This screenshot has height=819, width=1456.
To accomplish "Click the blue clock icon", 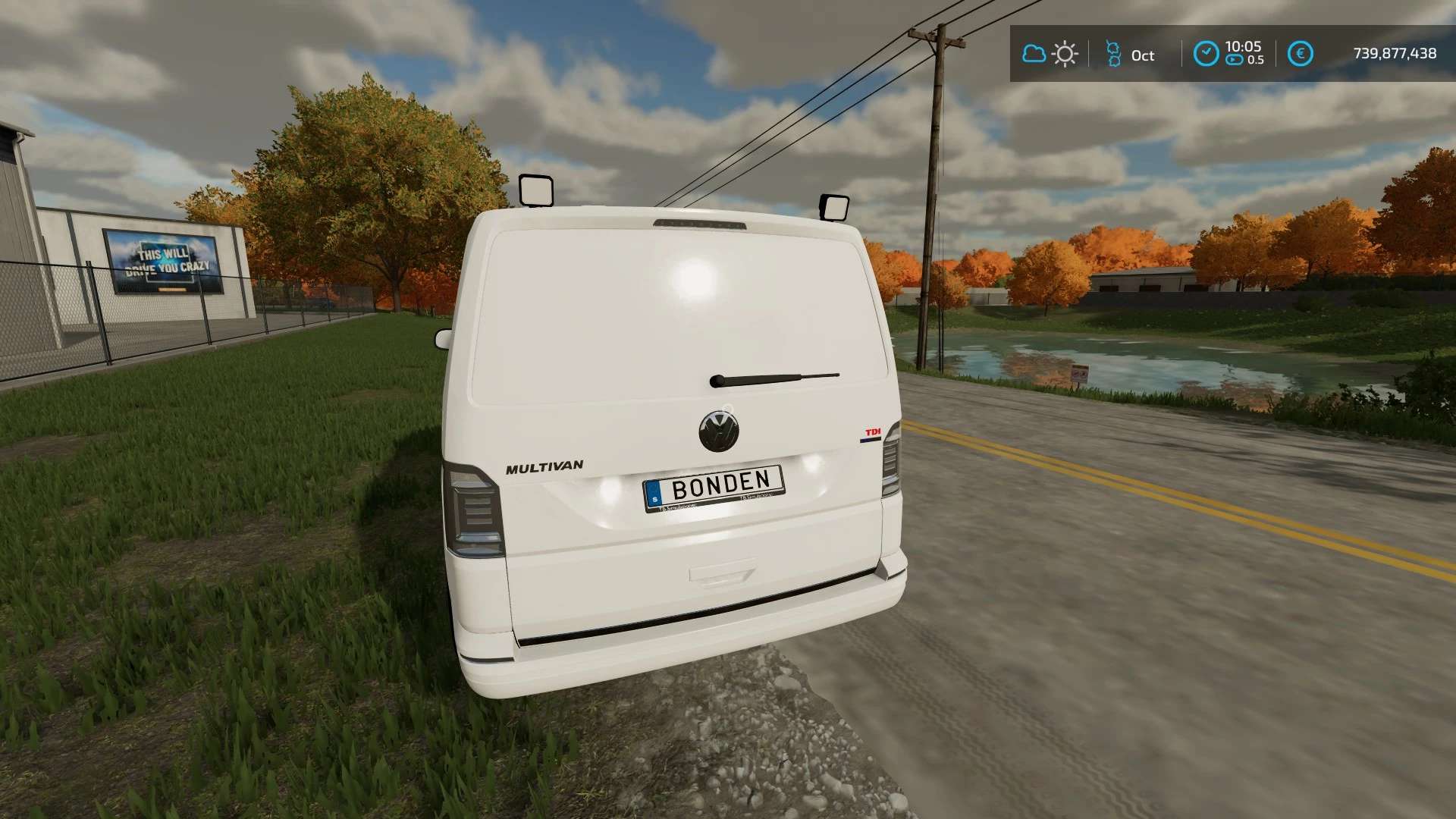I will point(1207,51).
